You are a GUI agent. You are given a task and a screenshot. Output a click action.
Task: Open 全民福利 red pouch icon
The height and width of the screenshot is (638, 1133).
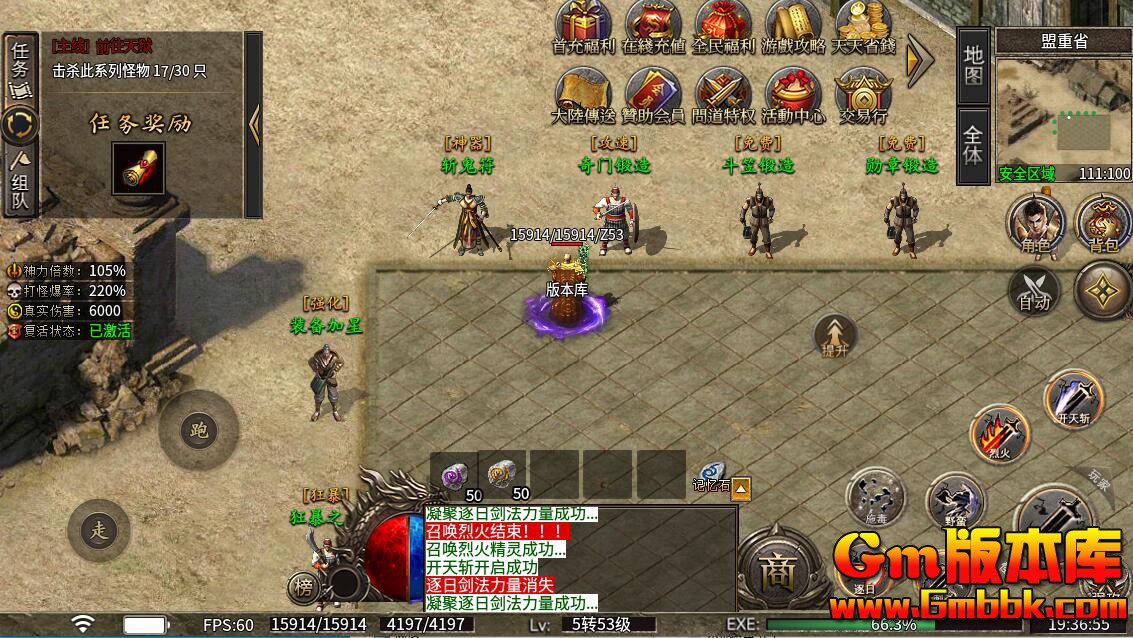click(723, 24)
